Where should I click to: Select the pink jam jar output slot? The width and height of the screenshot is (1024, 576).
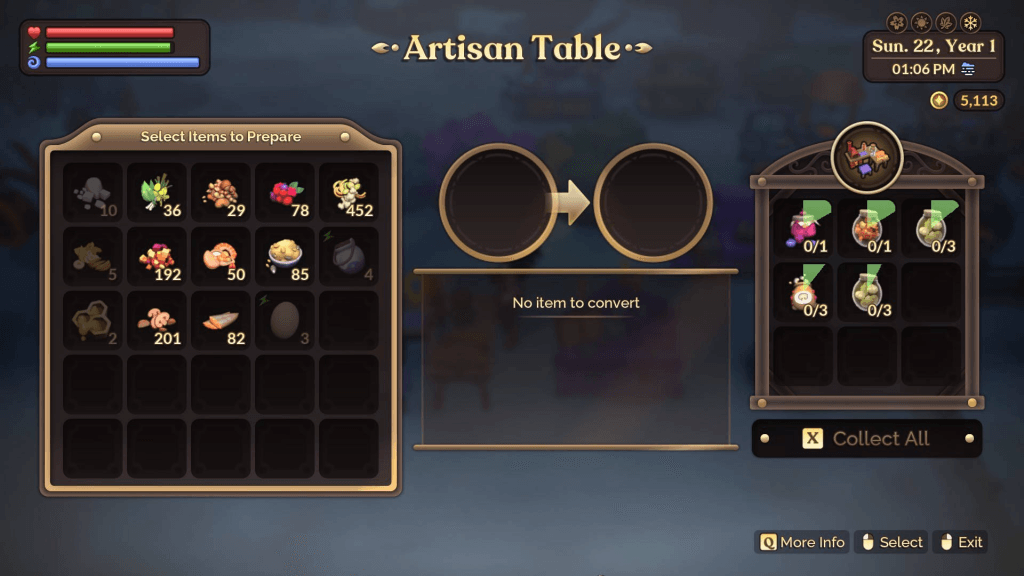pyautogui.click(x=803, y=228)
